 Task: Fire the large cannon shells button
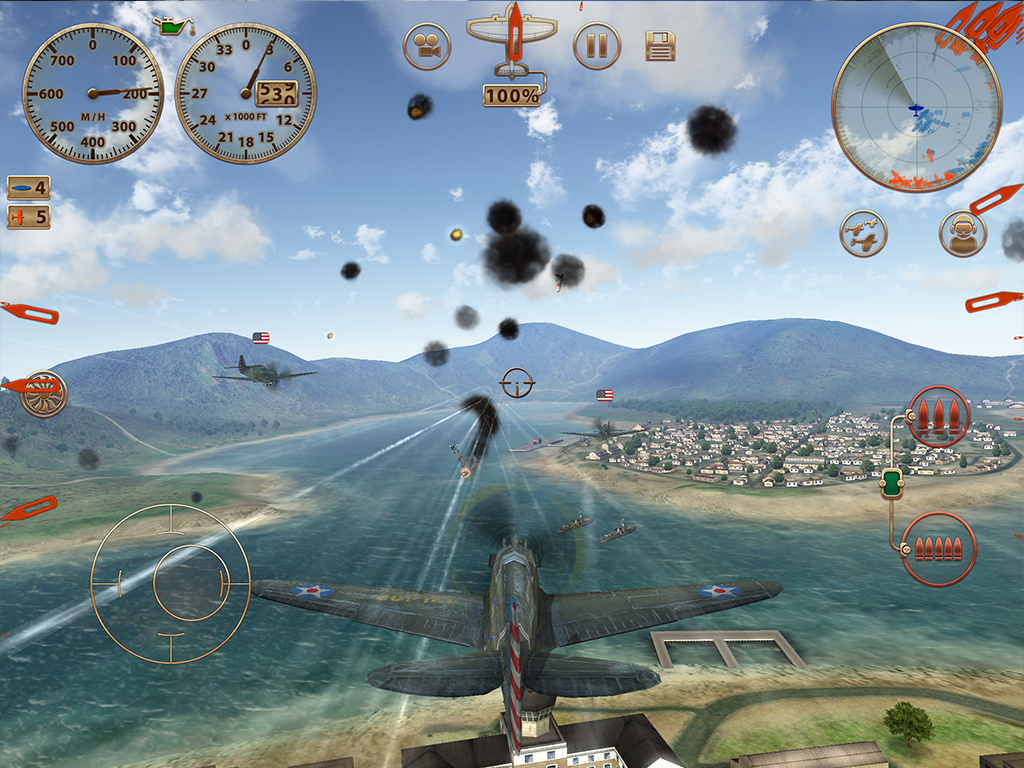(938, 416)
